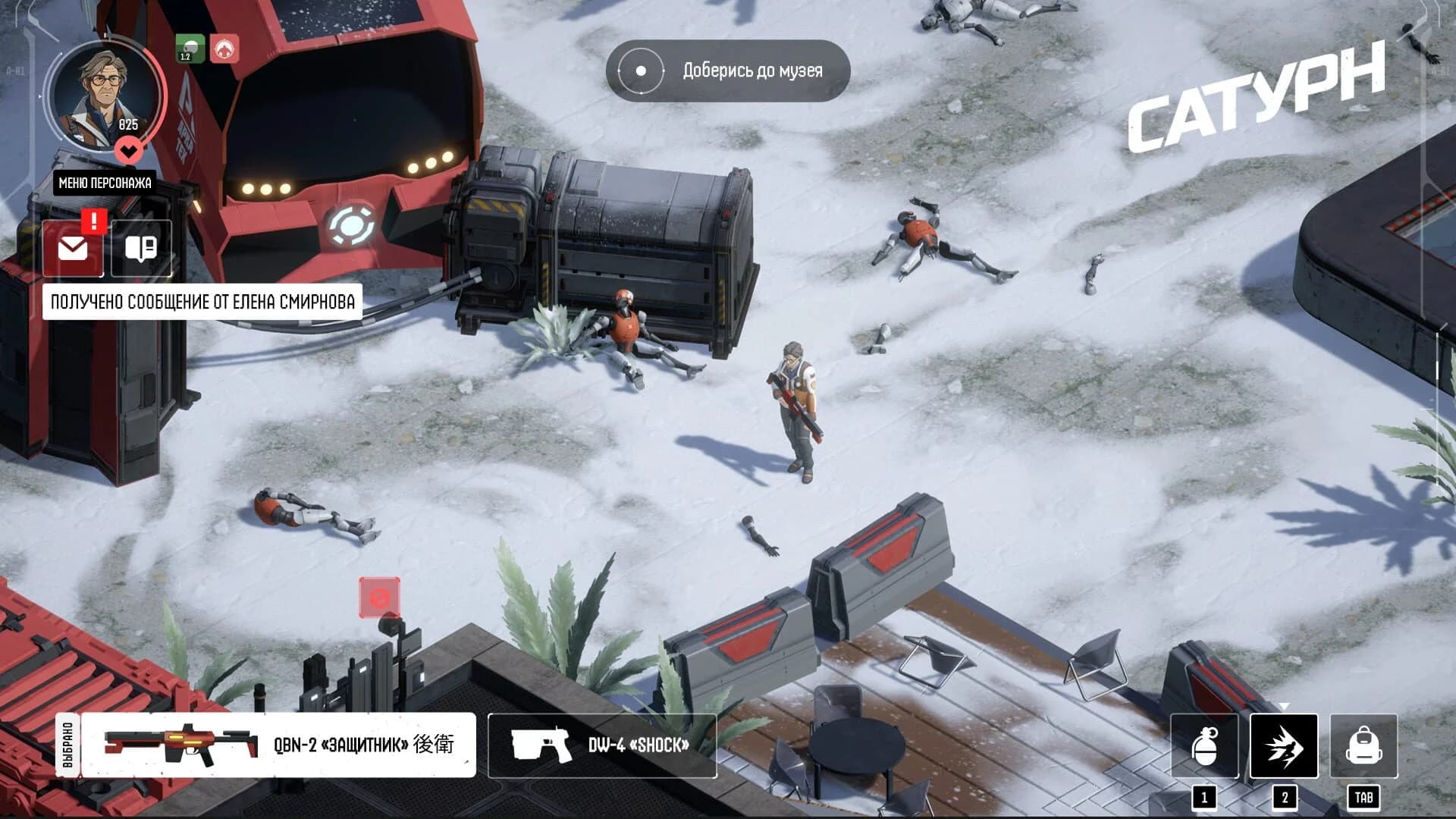Open message from Елена Смирнова notification
This screenshot has width=1456, height=819.
tap(202, 300)
